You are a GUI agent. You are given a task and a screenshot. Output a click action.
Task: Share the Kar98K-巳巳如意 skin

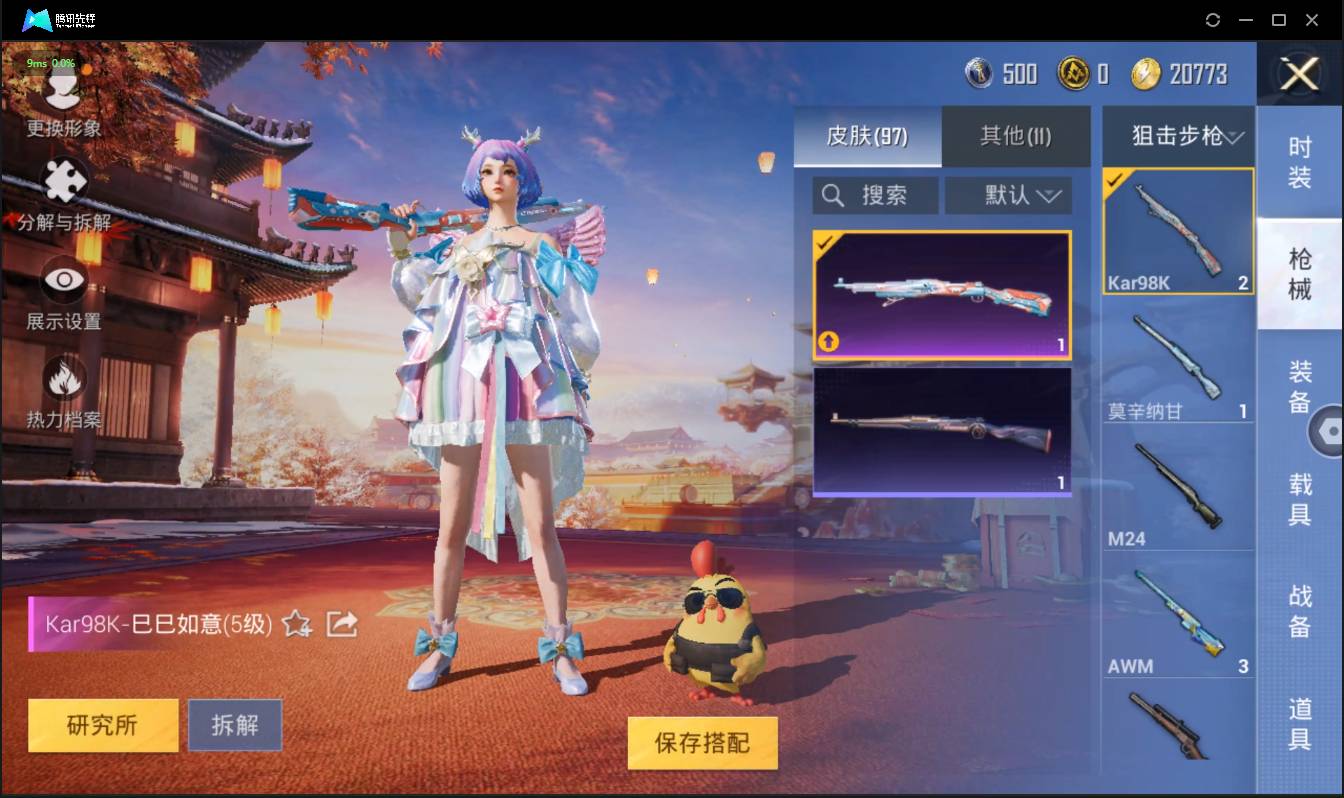342,623
